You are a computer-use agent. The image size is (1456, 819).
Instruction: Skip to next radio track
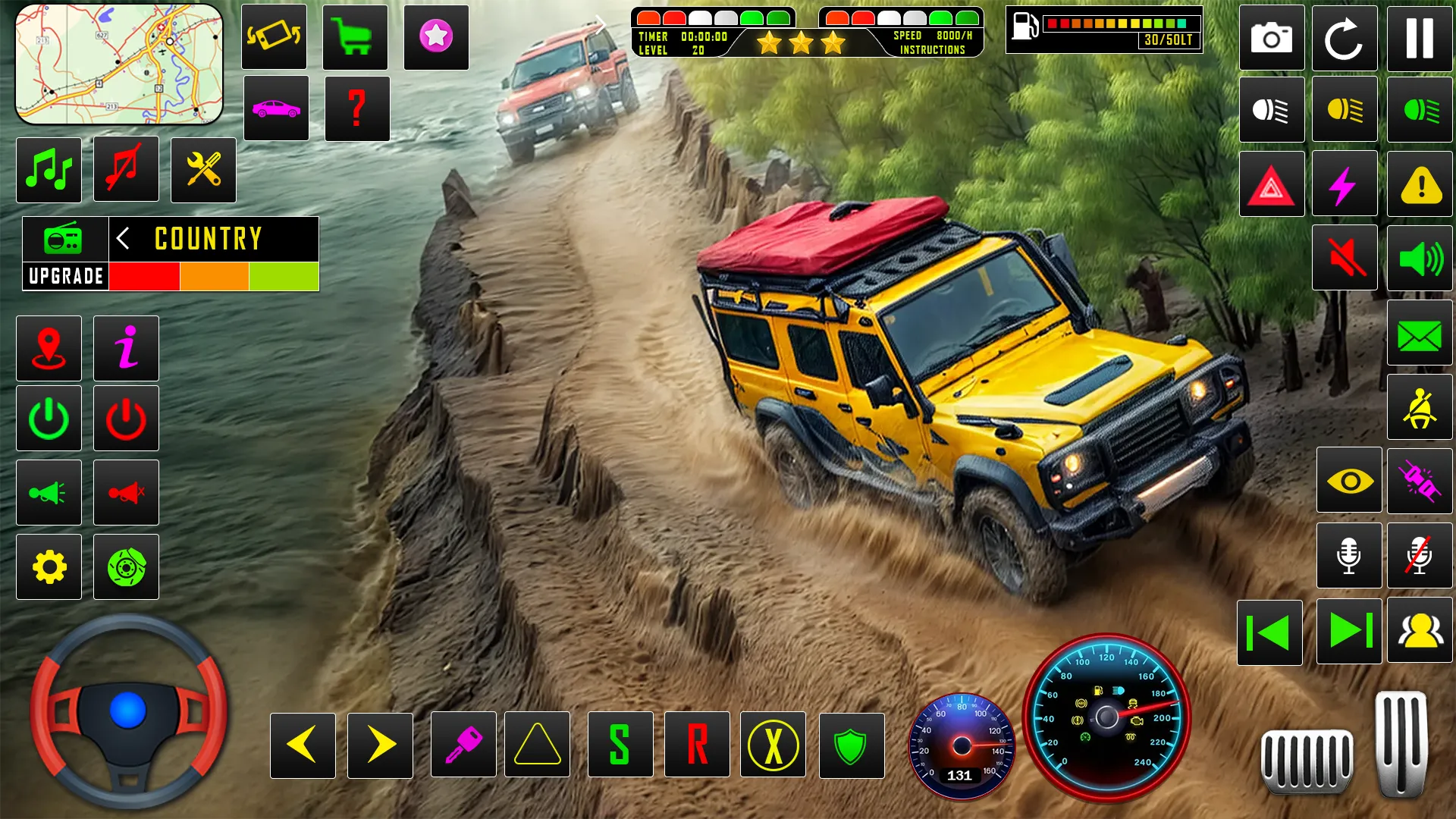point(1348,632)
